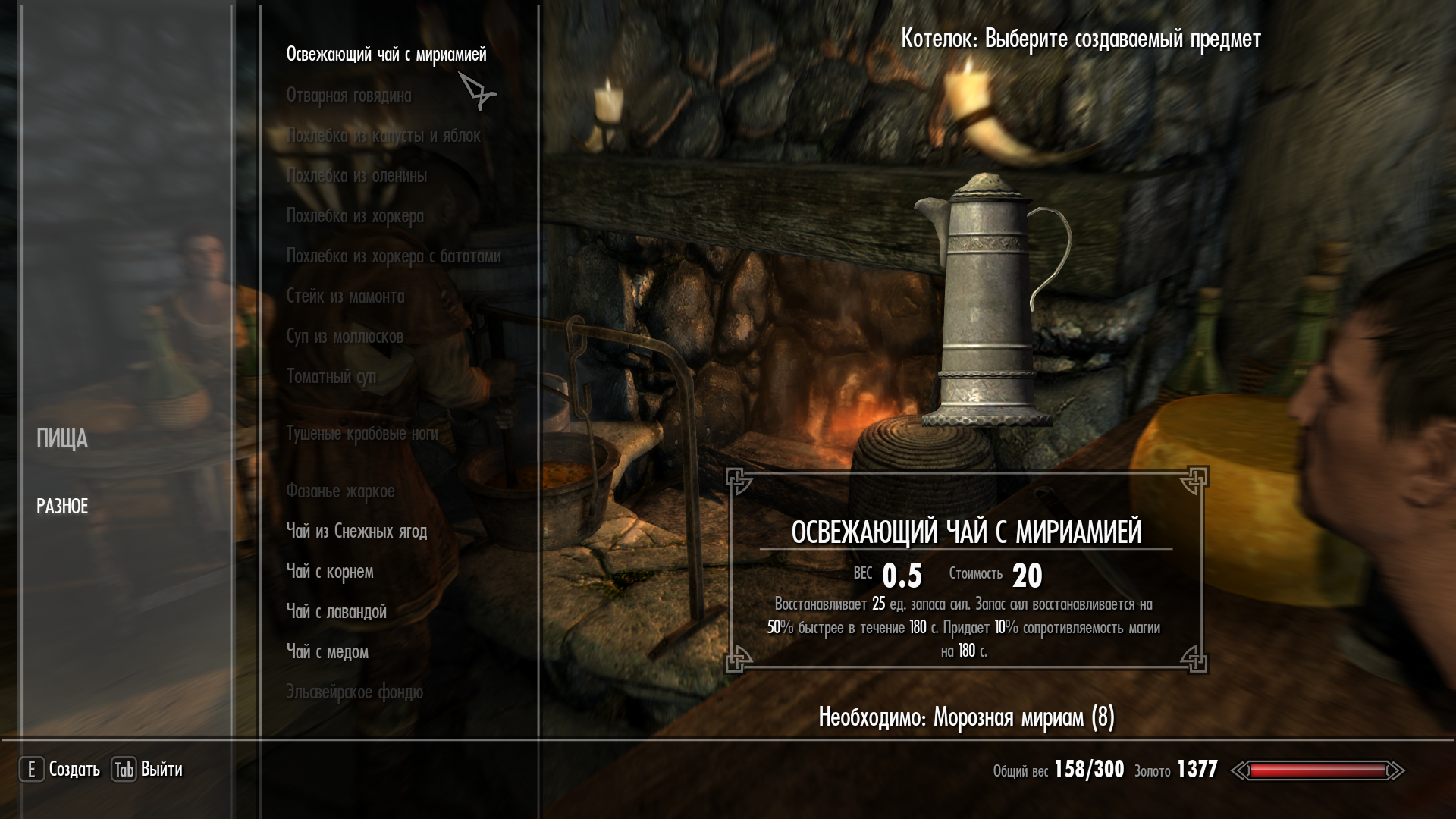The width and height of the screenshot is (1456, 819).
Task: Open the РАЗНОЕ category
Action: (x=62, y=507)
